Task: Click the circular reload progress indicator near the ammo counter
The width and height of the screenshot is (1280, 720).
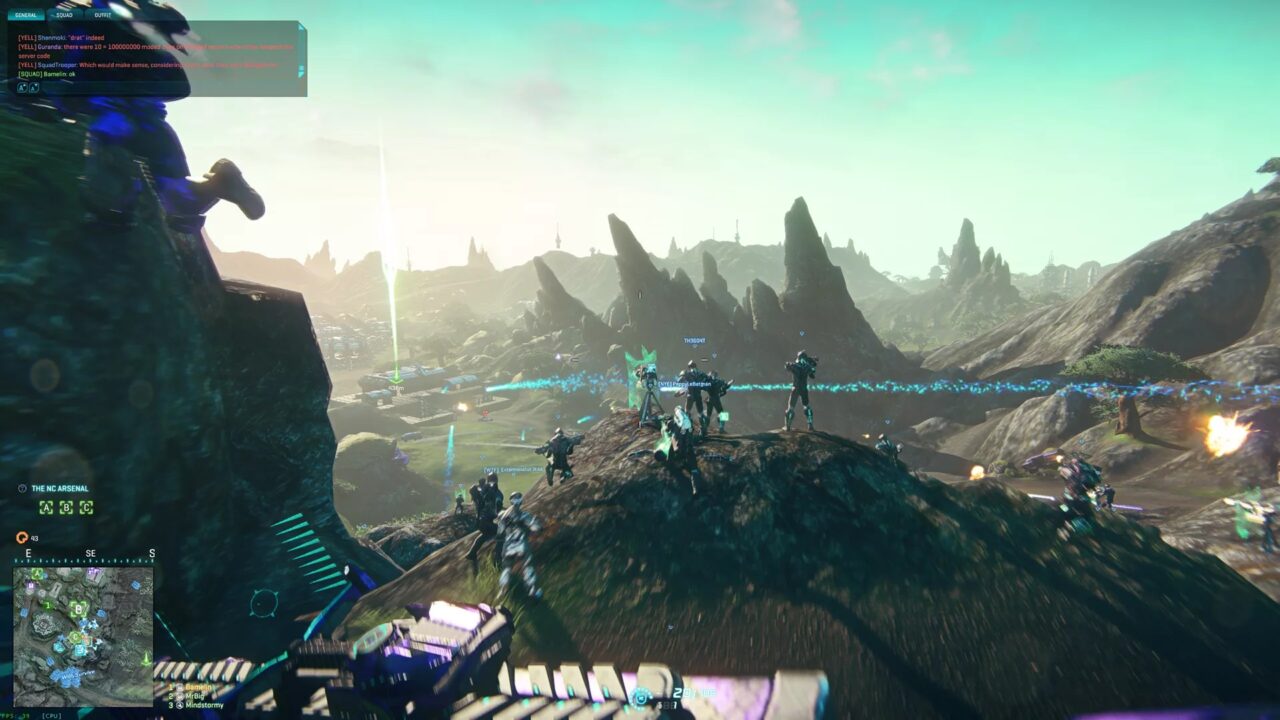Action: 641,697
